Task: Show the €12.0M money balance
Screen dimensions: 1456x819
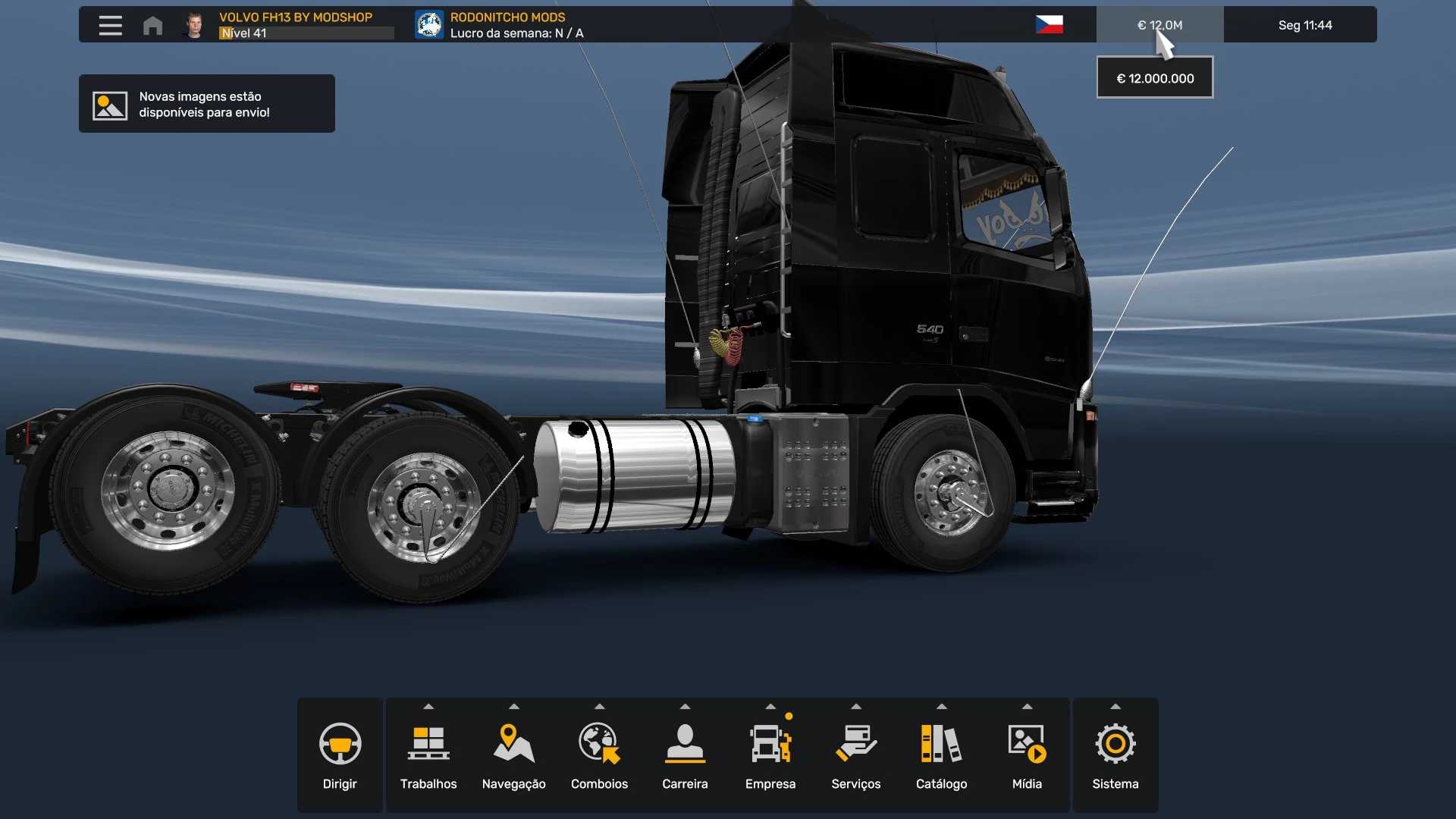Action: pos(1159,25)
